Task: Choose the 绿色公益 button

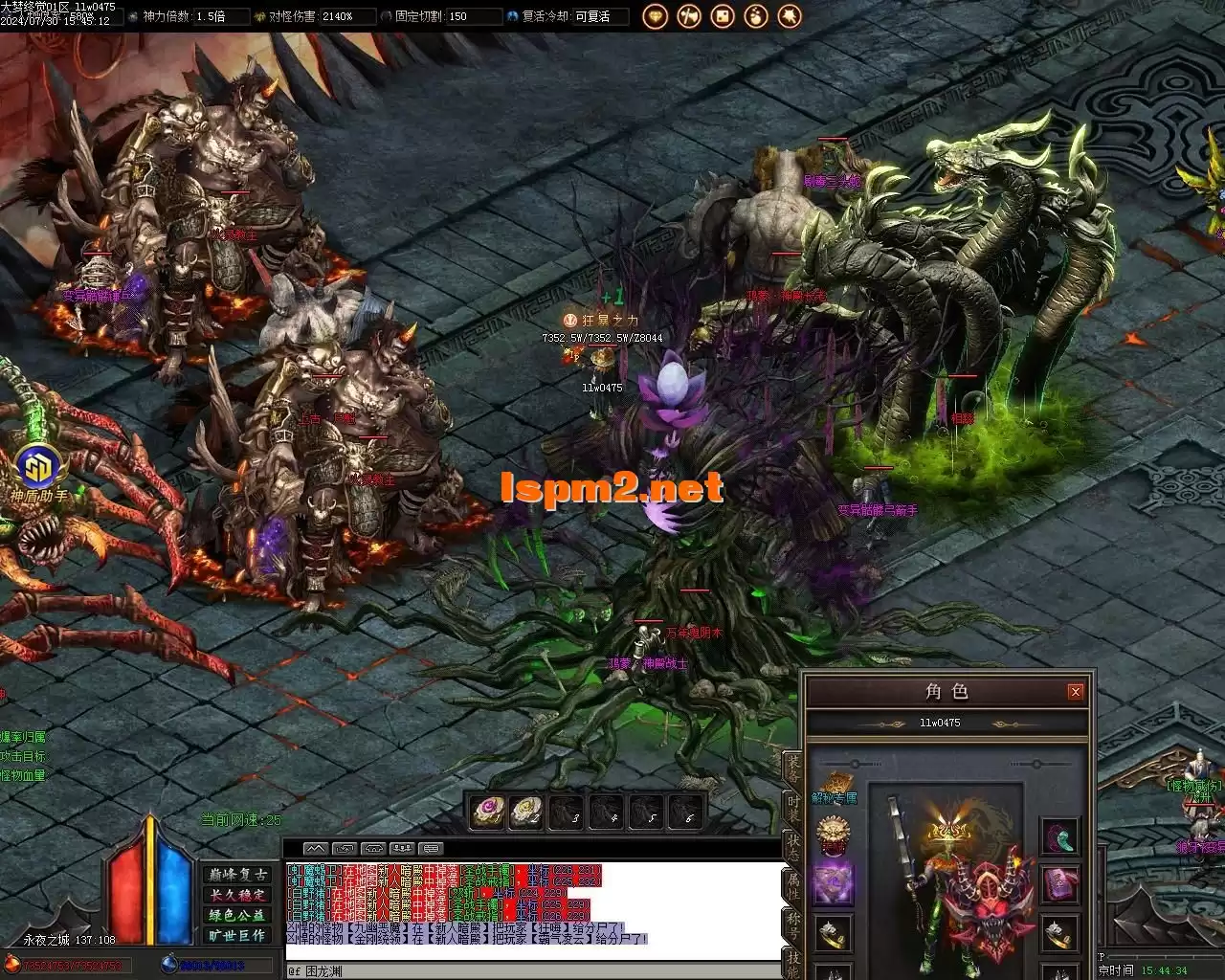Action: point(237,915)
